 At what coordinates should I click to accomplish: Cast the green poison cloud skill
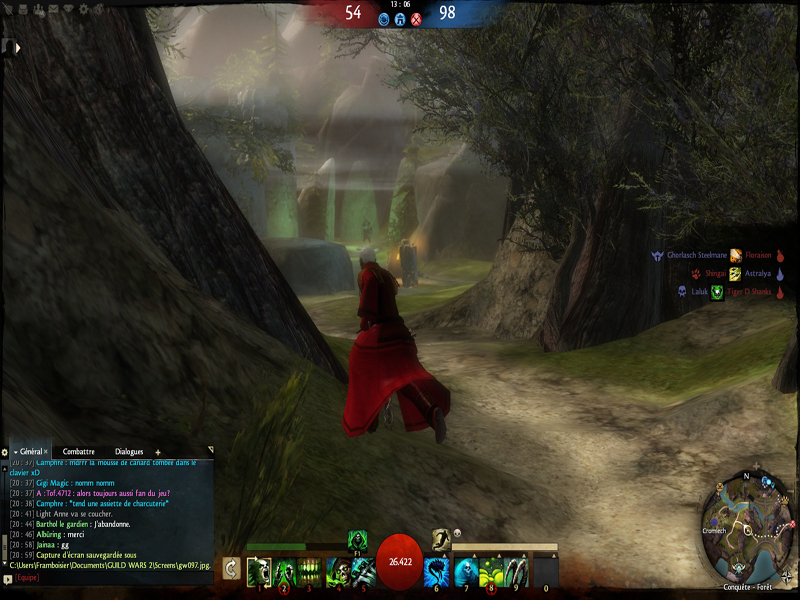491,571
